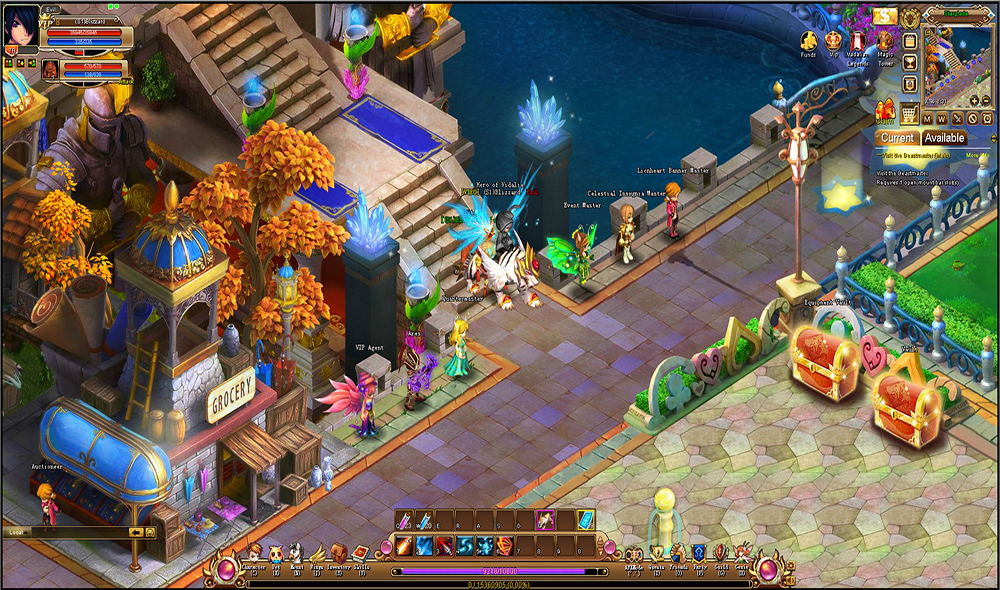Open the Quests menu

click(657, 553)
